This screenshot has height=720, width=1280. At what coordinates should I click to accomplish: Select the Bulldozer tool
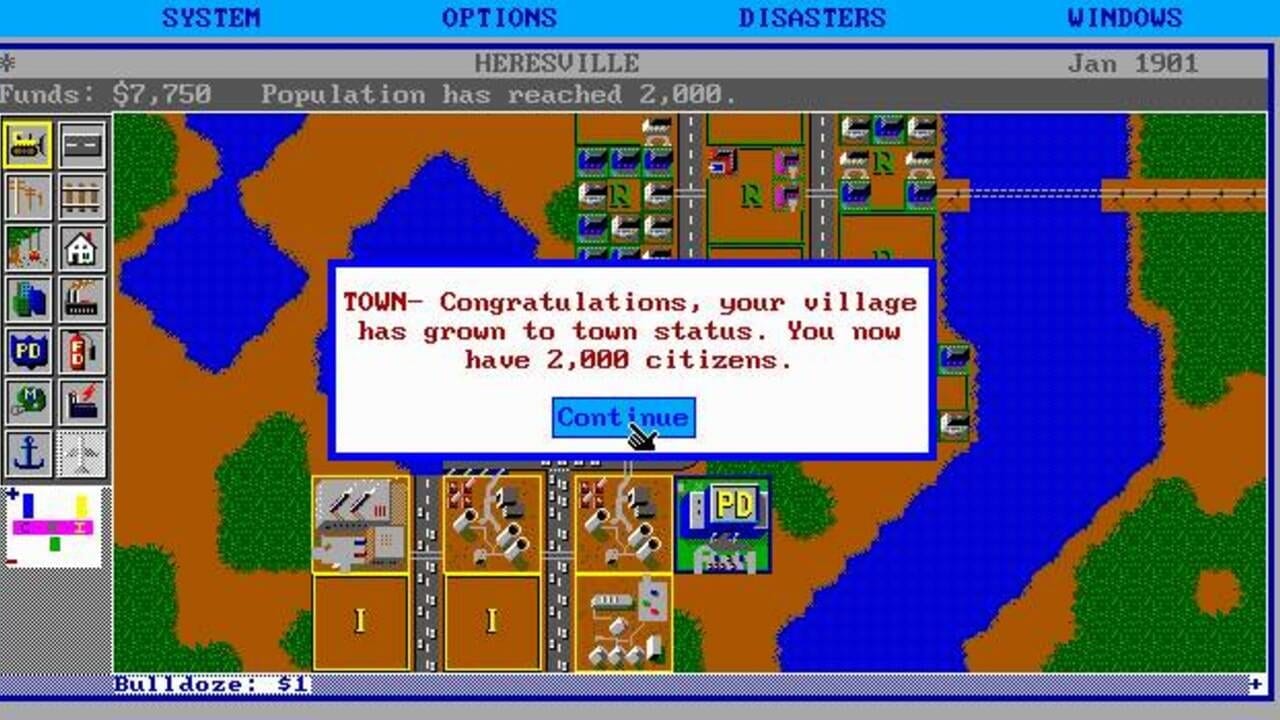point(28,143)
